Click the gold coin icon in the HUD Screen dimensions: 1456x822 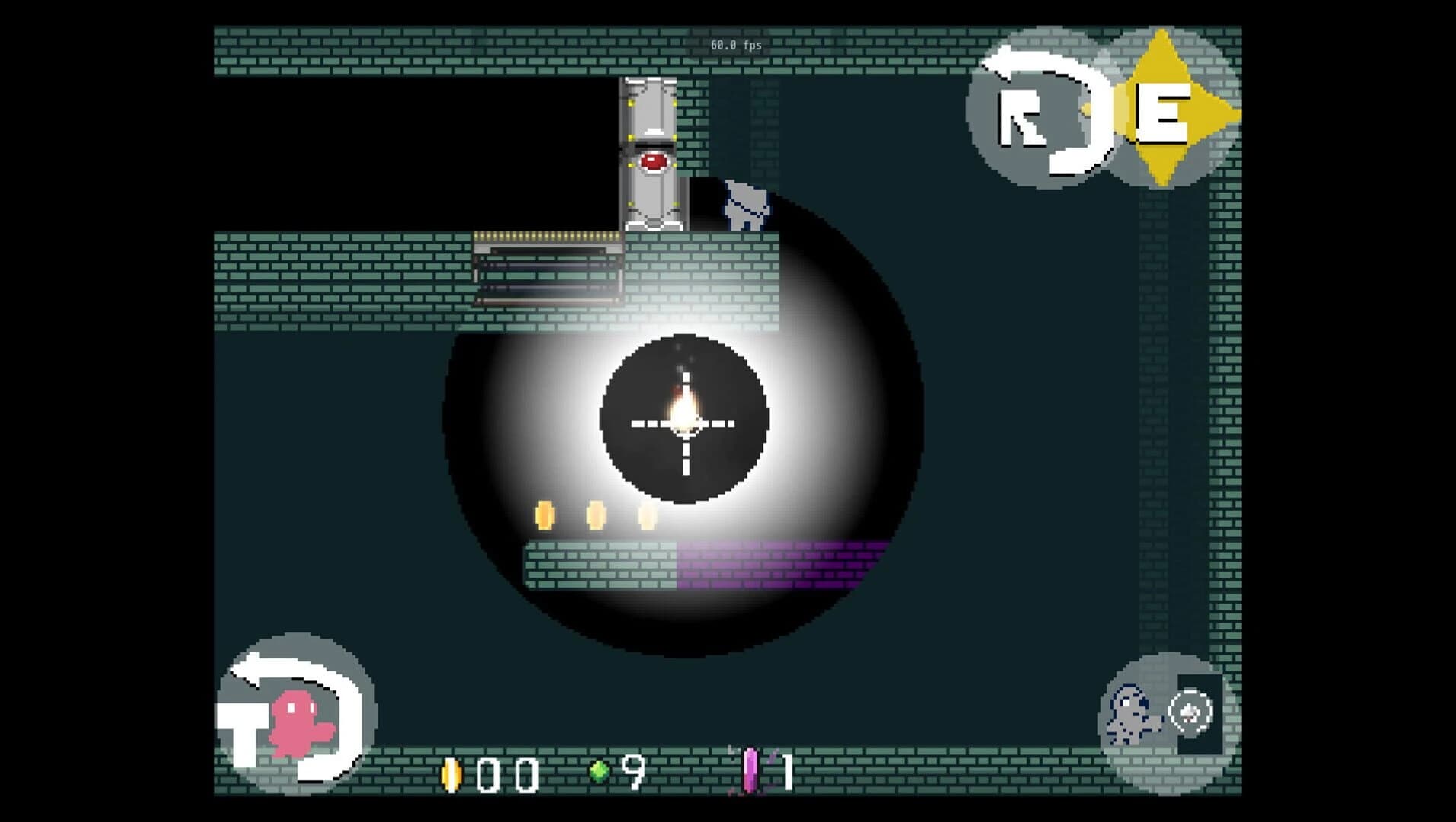452,776
